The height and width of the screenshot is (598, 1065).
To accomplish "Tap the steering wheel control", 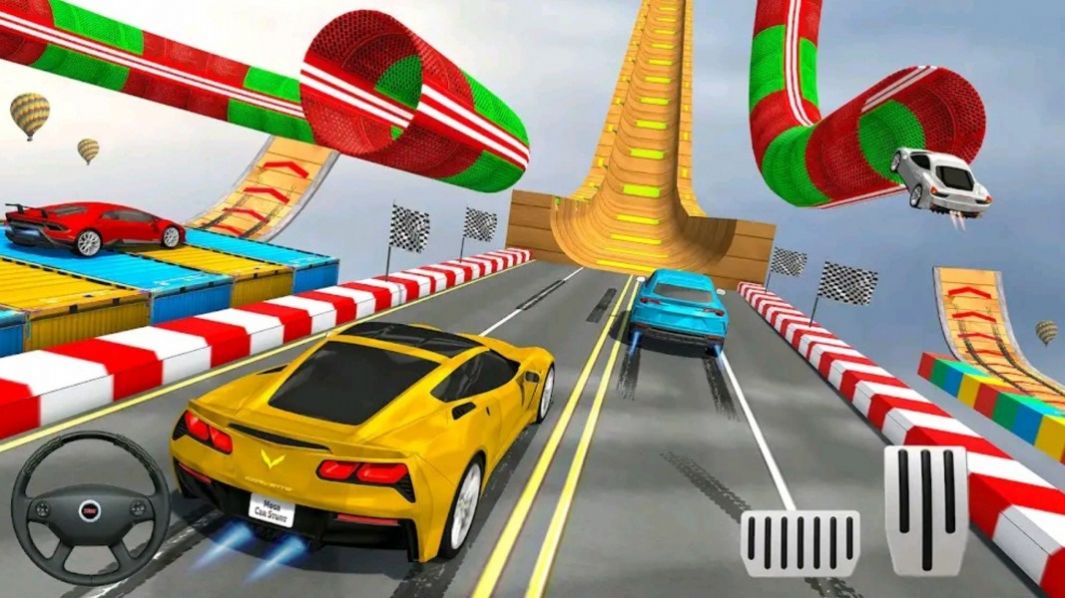I will pyautogui.click(x=90, y=510).
